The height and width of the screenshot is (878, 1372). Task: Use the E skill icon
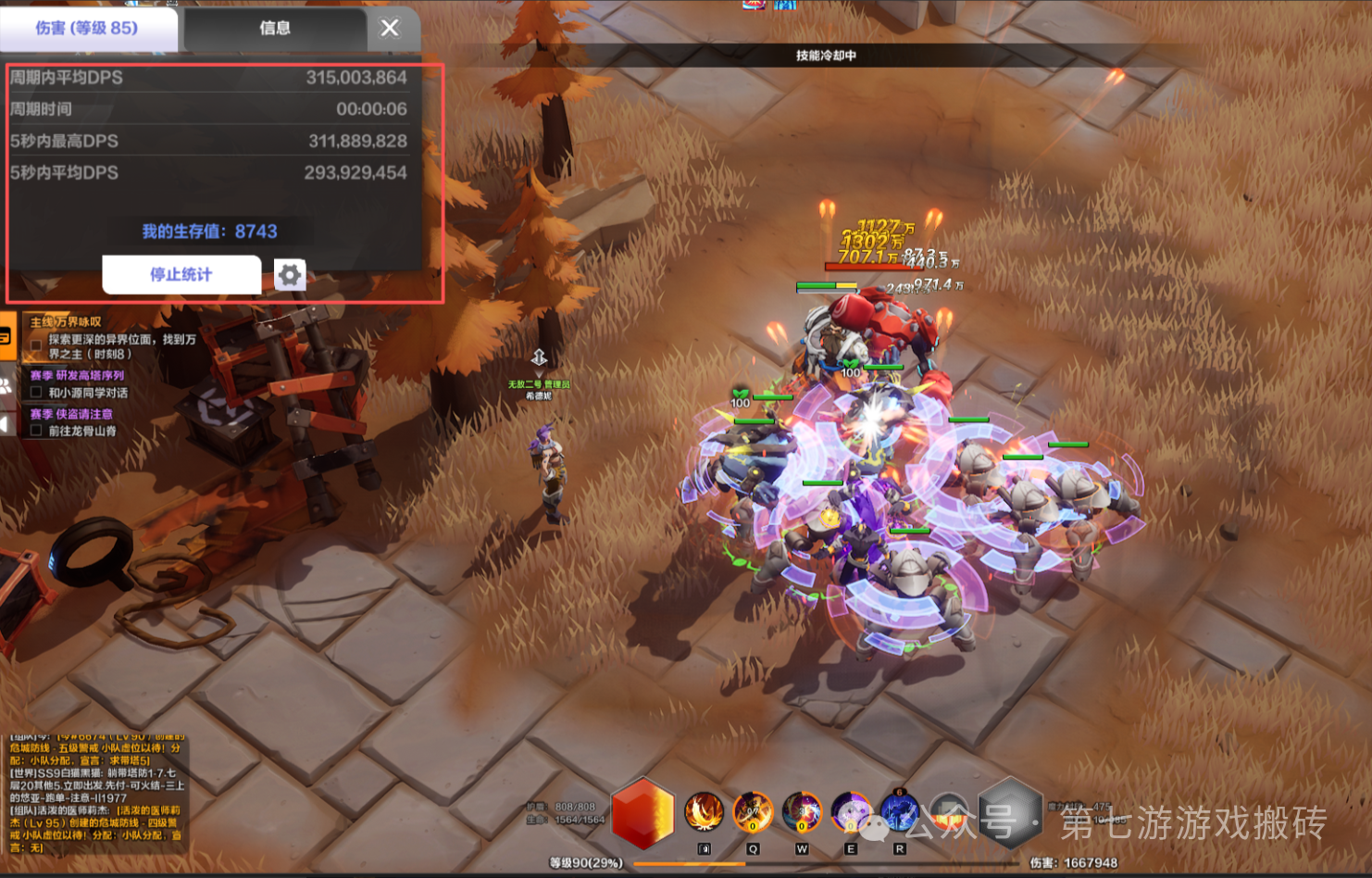point(851,811)
